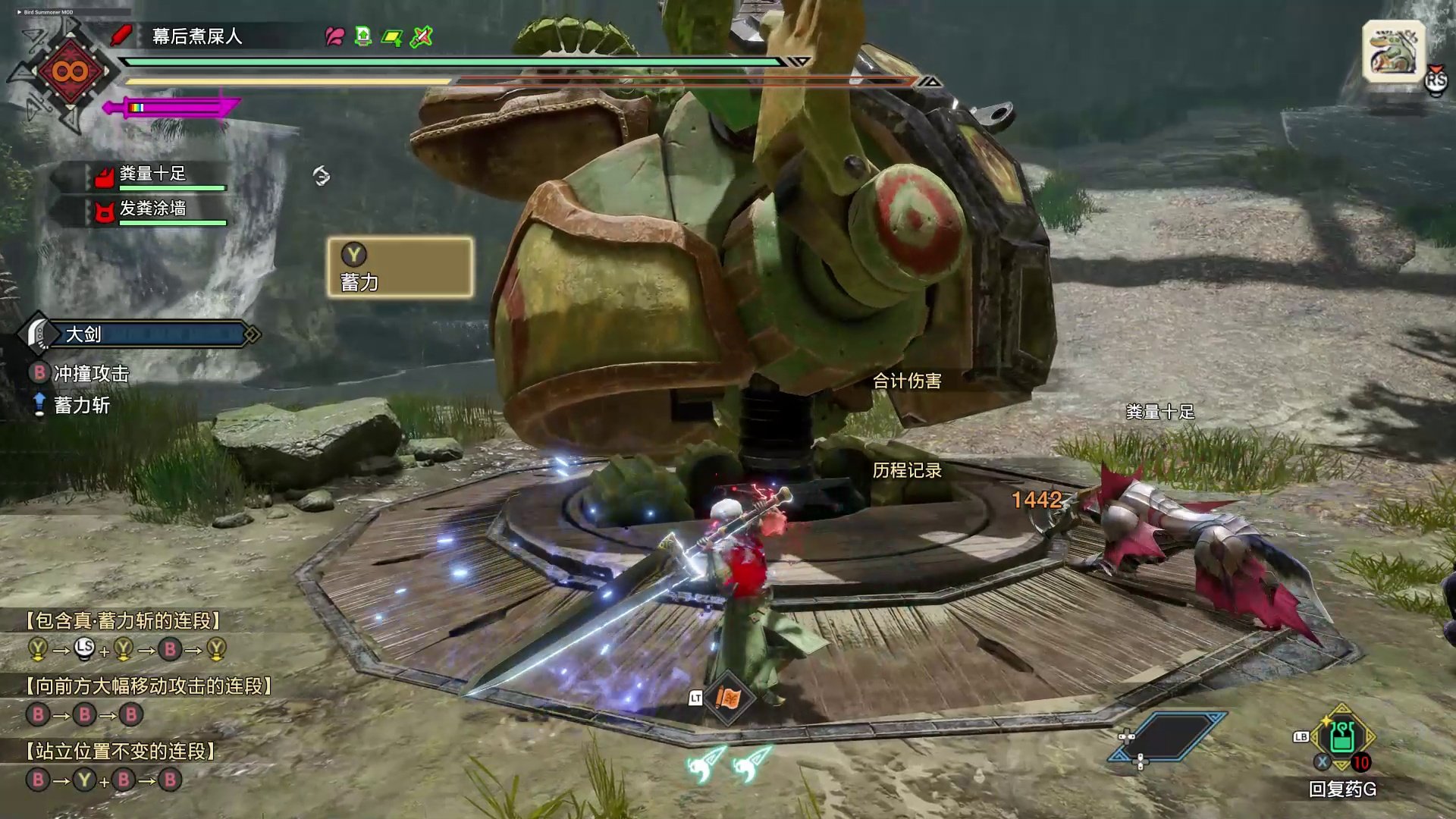Screen dimensions: 1456x819
Task: Click the crossed-out sword status icon
Action: coord(422,36)
